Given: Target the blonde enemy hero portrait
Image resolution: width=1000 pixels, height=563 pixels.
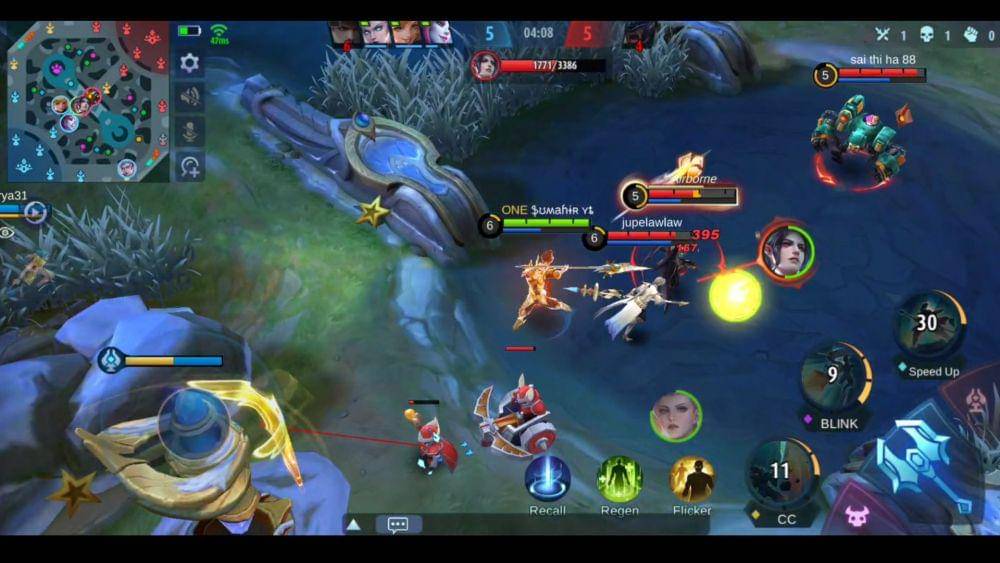Looking at the screenshot, I should (x=675, y=415).
